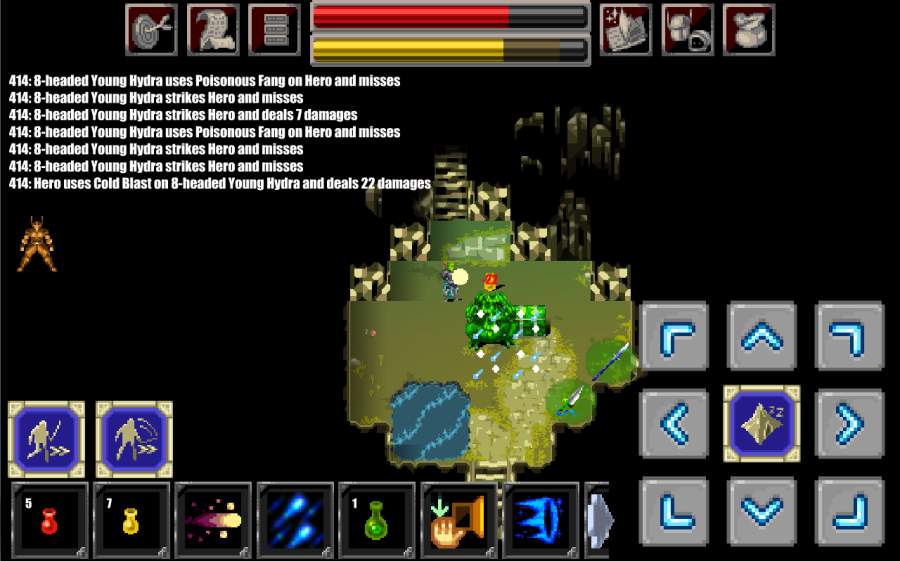
Task: Open the three-bar menu button
Action: (x=274, y=29)
